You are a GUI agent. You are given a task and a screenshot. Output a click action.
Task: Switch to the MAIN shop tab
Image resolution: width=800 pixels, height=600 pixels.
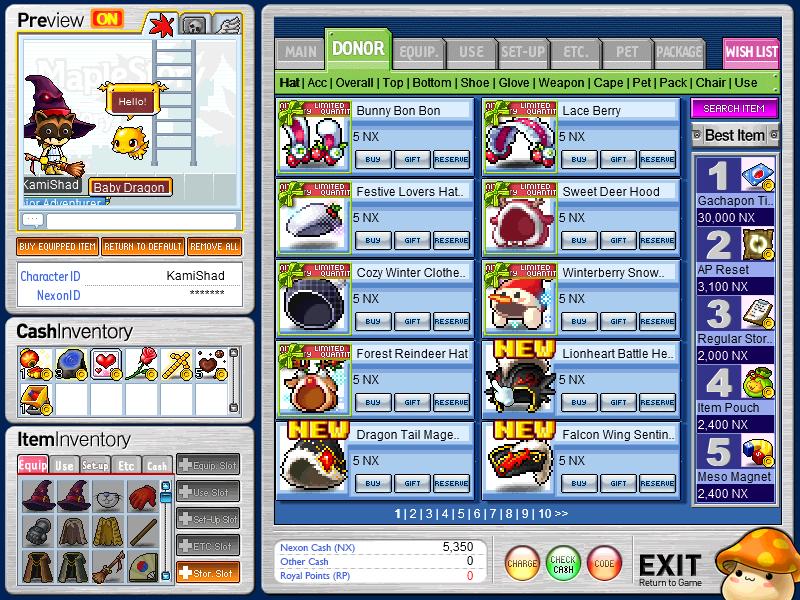pos(300,51)
